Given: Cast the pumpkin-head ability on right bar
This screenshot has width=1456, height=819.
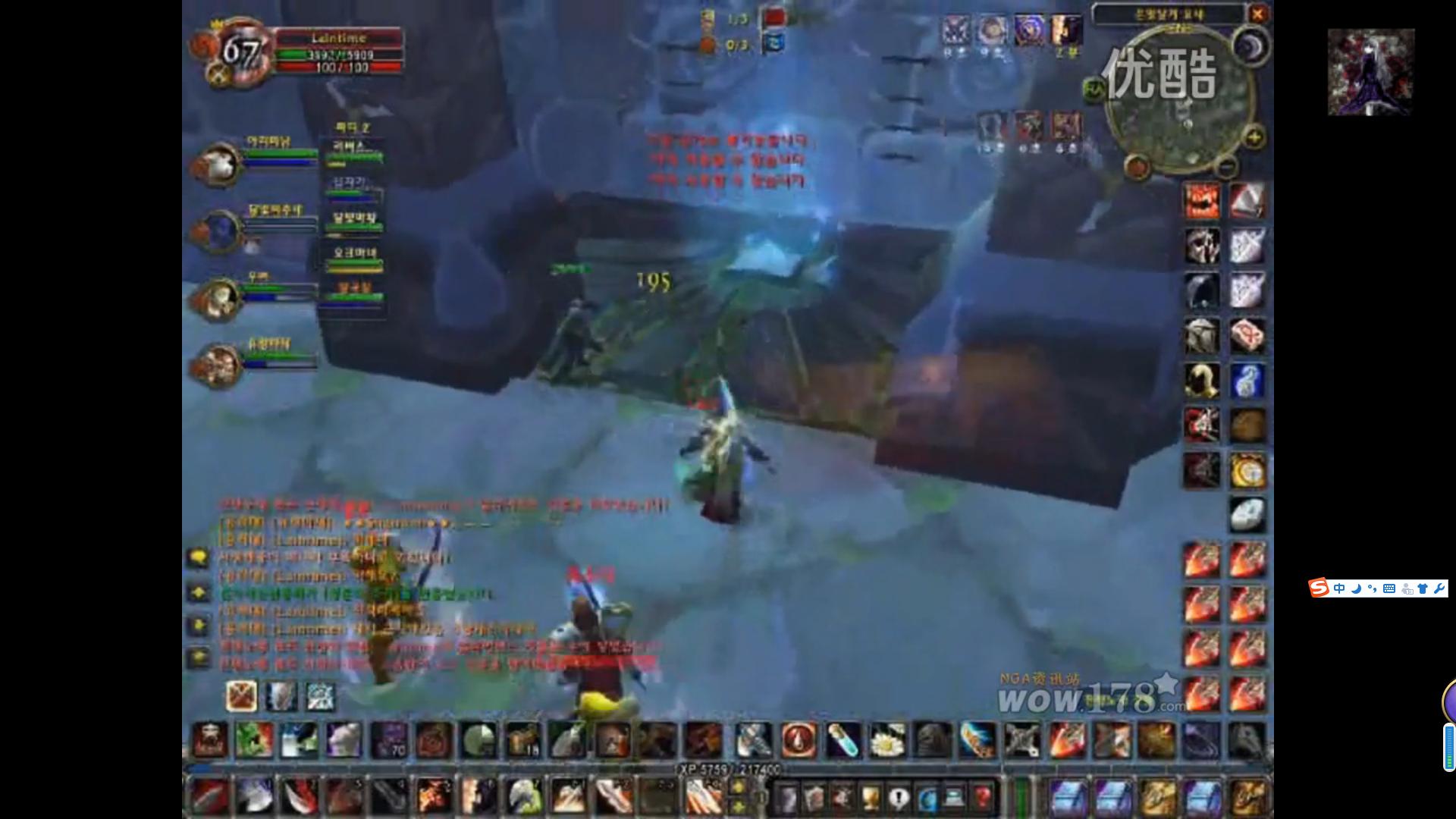Looking at the screenshot, I should [1202, 200].
